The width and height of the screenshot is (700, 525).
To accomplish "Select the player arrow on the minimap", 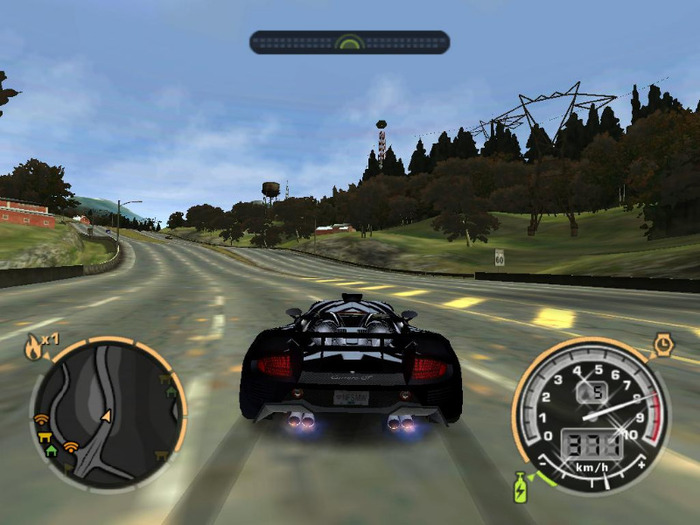I will (106, 415).
